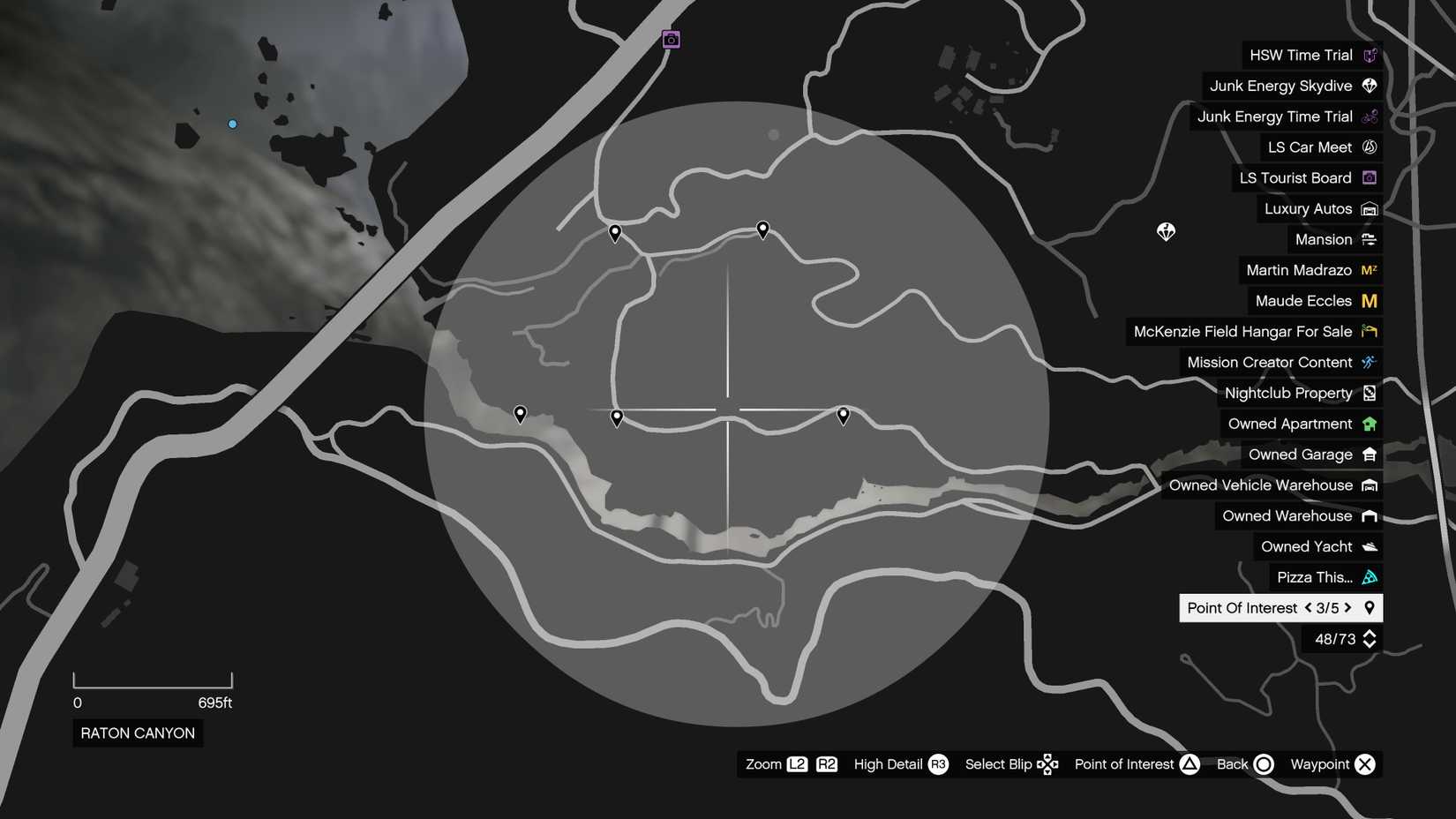Click the pink camera marker at the top

click(671, 39)
